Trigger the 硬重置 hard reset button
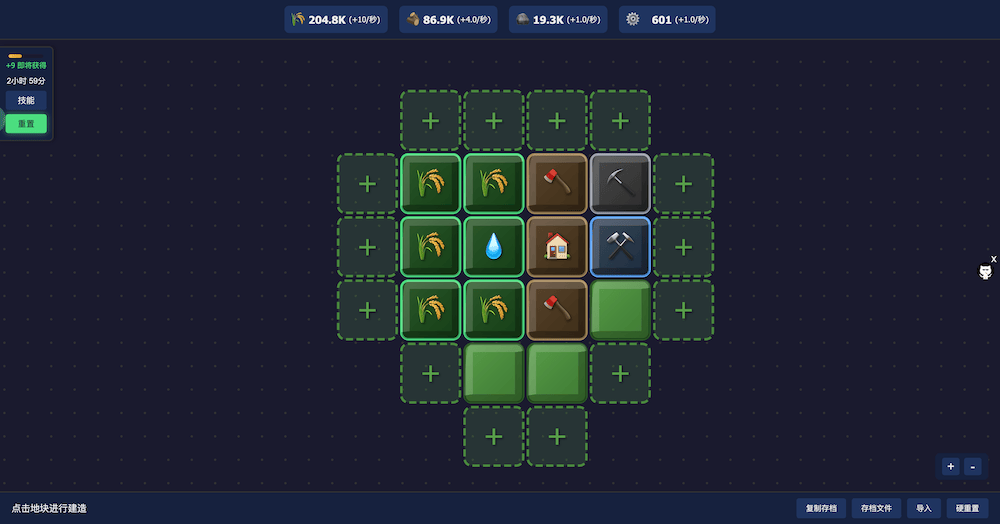Viewport: 1000px width, 524px height. coord(966,508)
